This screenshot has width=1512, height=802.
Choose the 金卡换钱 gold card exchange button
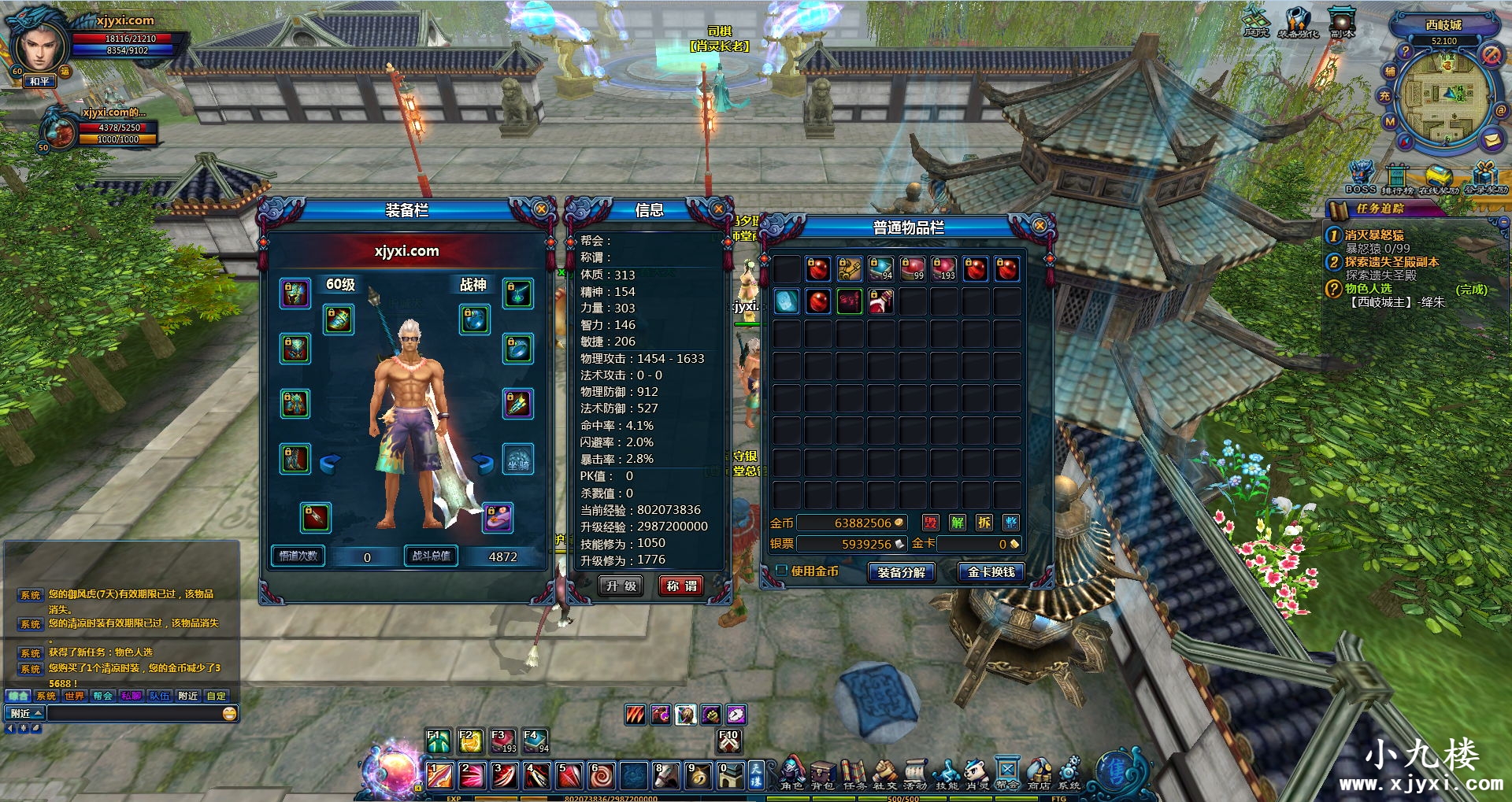tap(991, 572)
